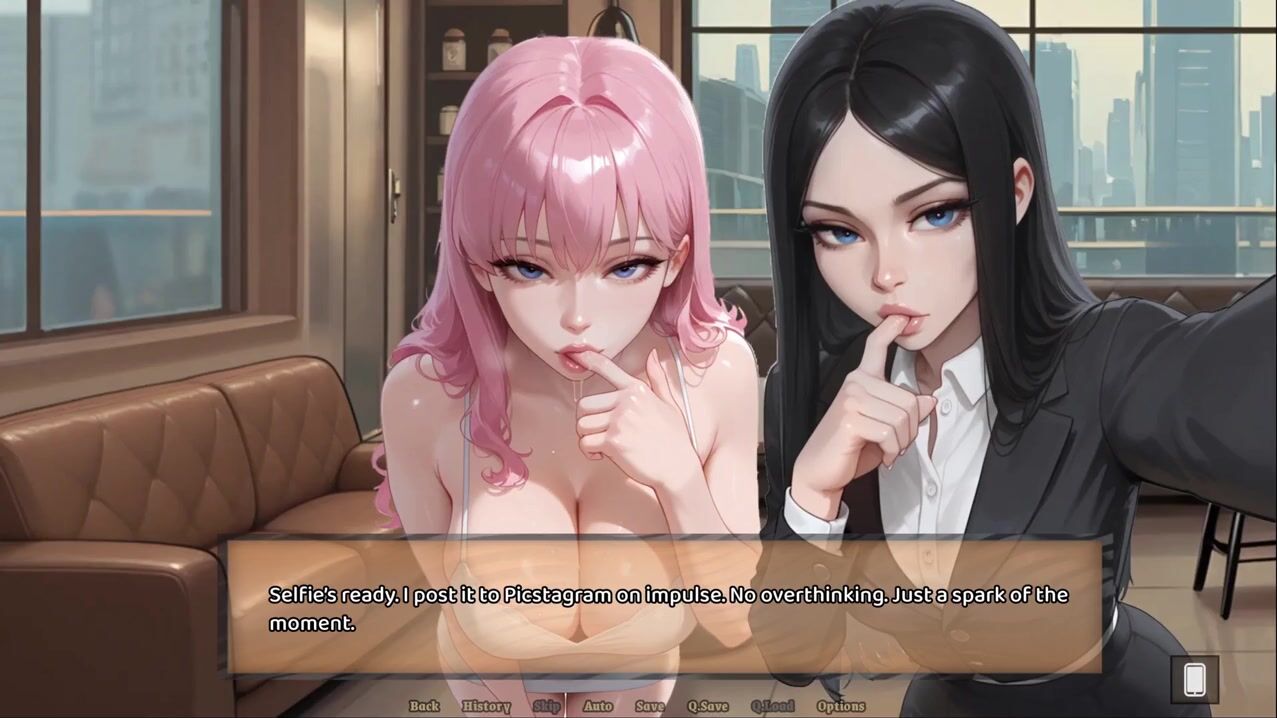The height and width of the screenshot is (718, 1277).
Task: Quick save with Q.Save
Action: point(708,706)
